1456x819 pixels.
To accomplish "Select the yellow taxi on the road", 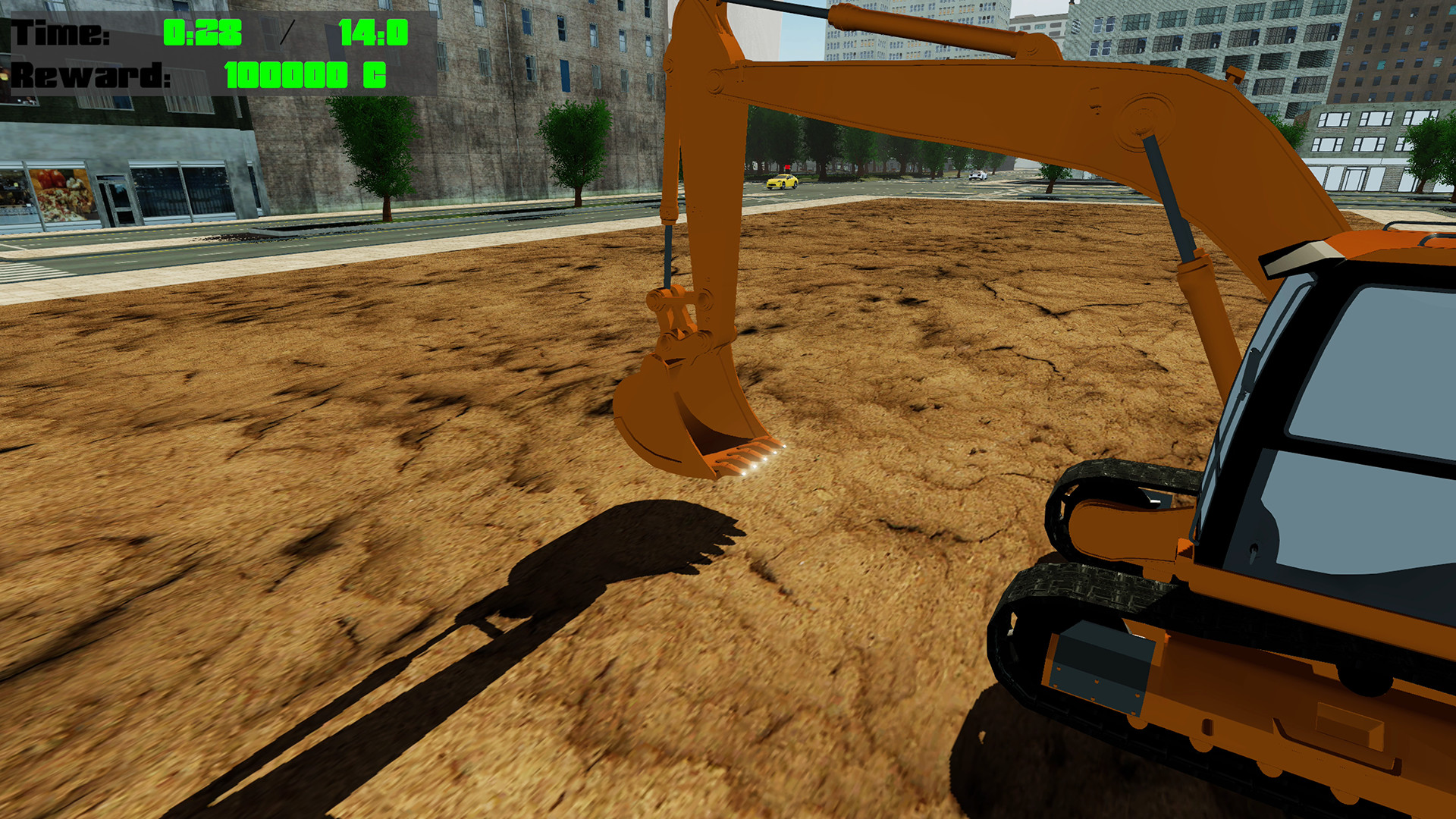I will [x=781, y=182].
